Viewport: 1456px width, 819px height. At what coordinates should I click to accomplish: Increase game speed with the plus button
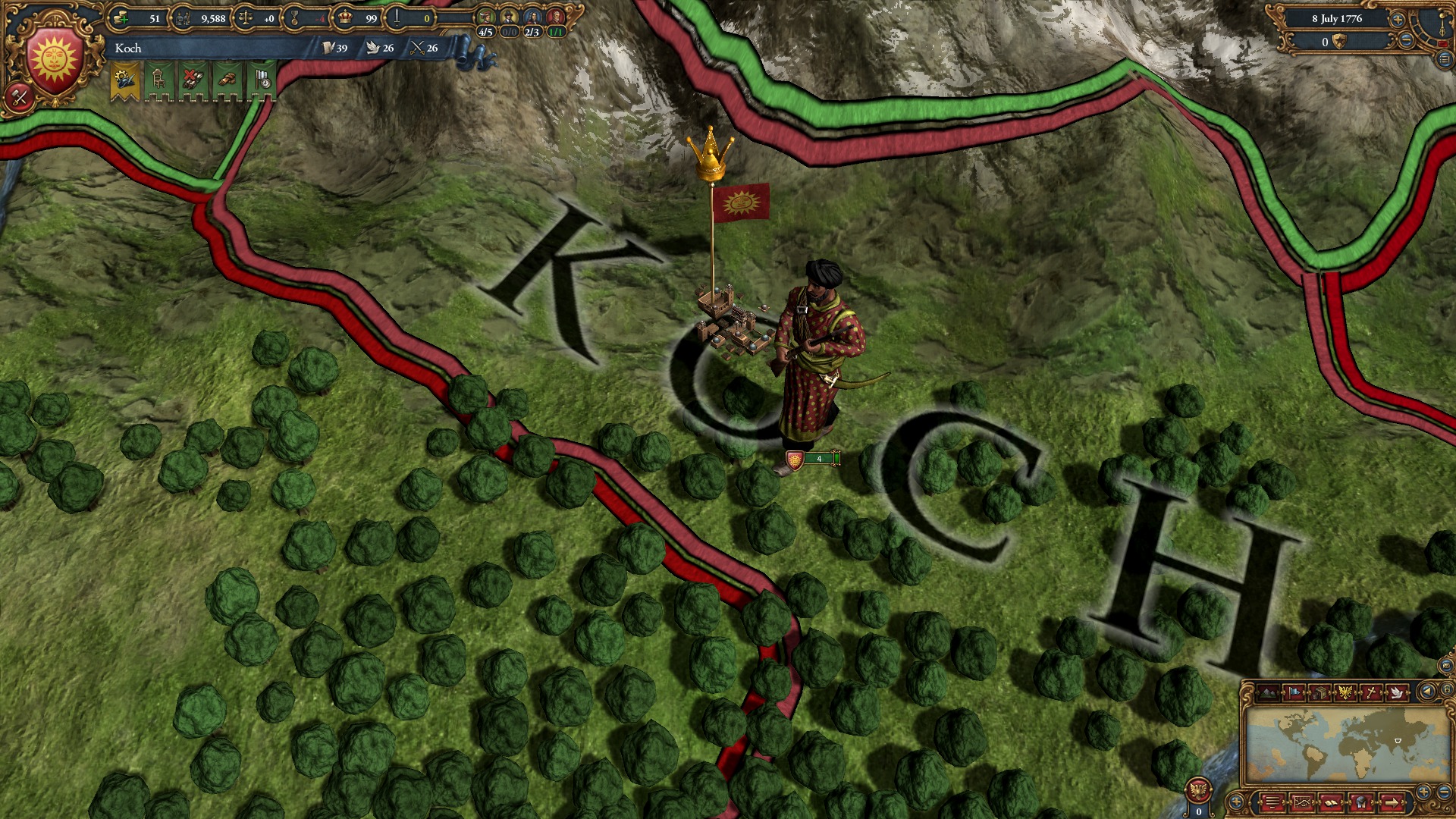[1398, 20]
